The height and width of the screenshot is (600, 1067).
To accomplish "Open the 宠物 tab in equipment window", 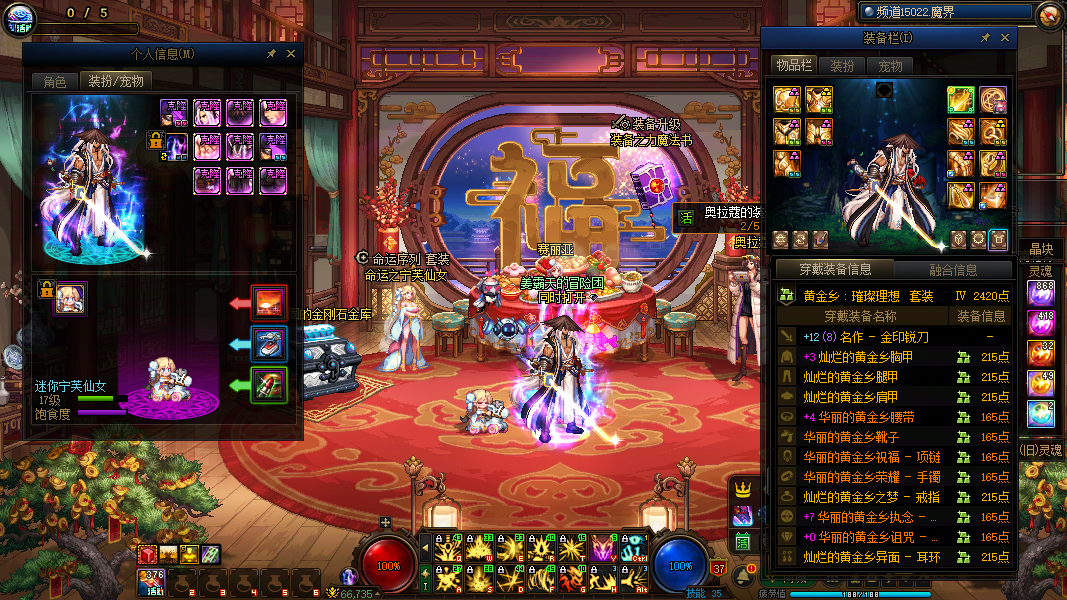I will coord(890,65).
